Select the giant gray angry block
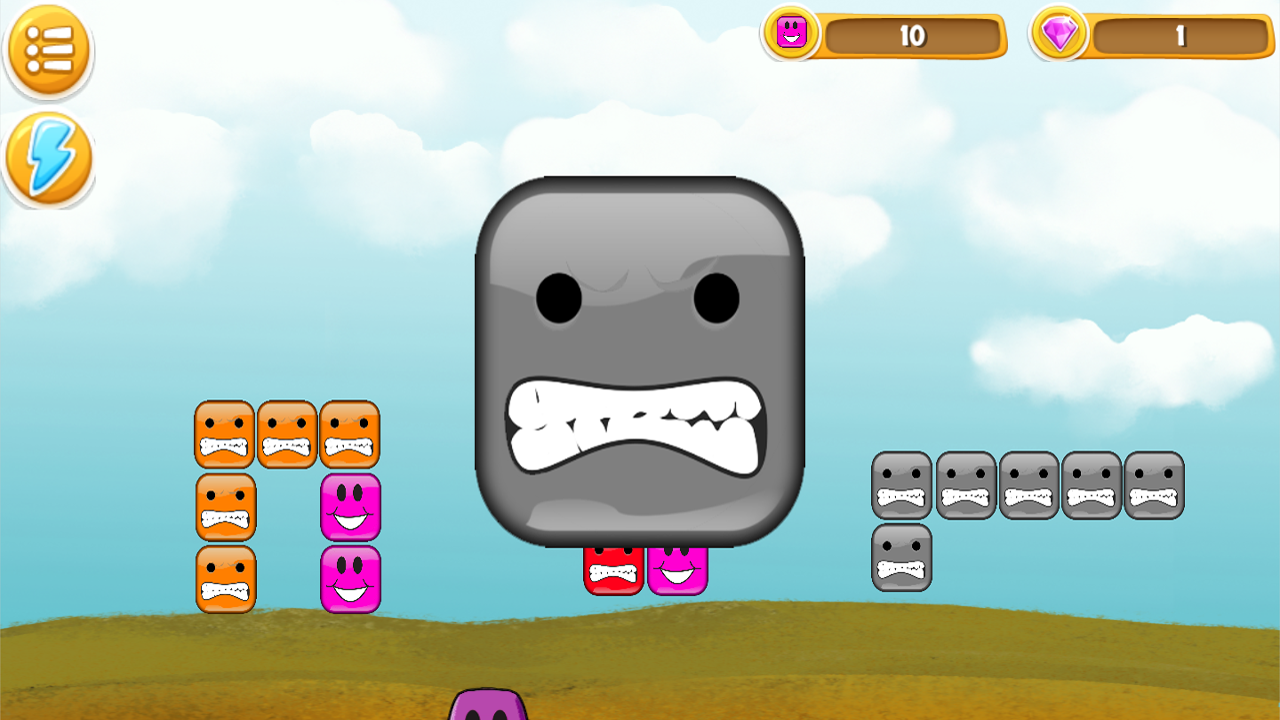 (x=640, y=360)
